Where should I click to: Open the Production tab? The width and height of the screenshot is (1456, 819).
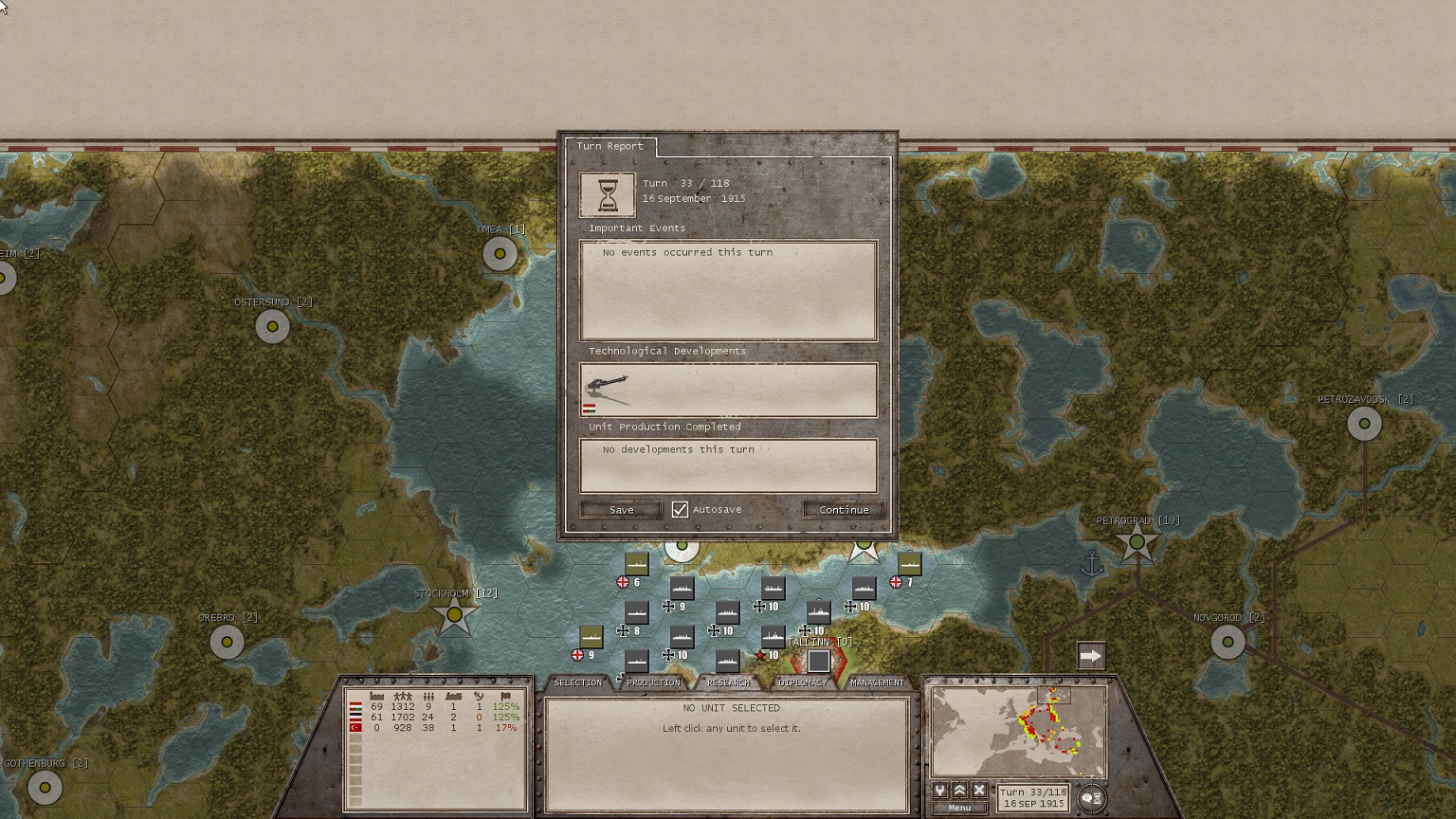coord(653,682)
